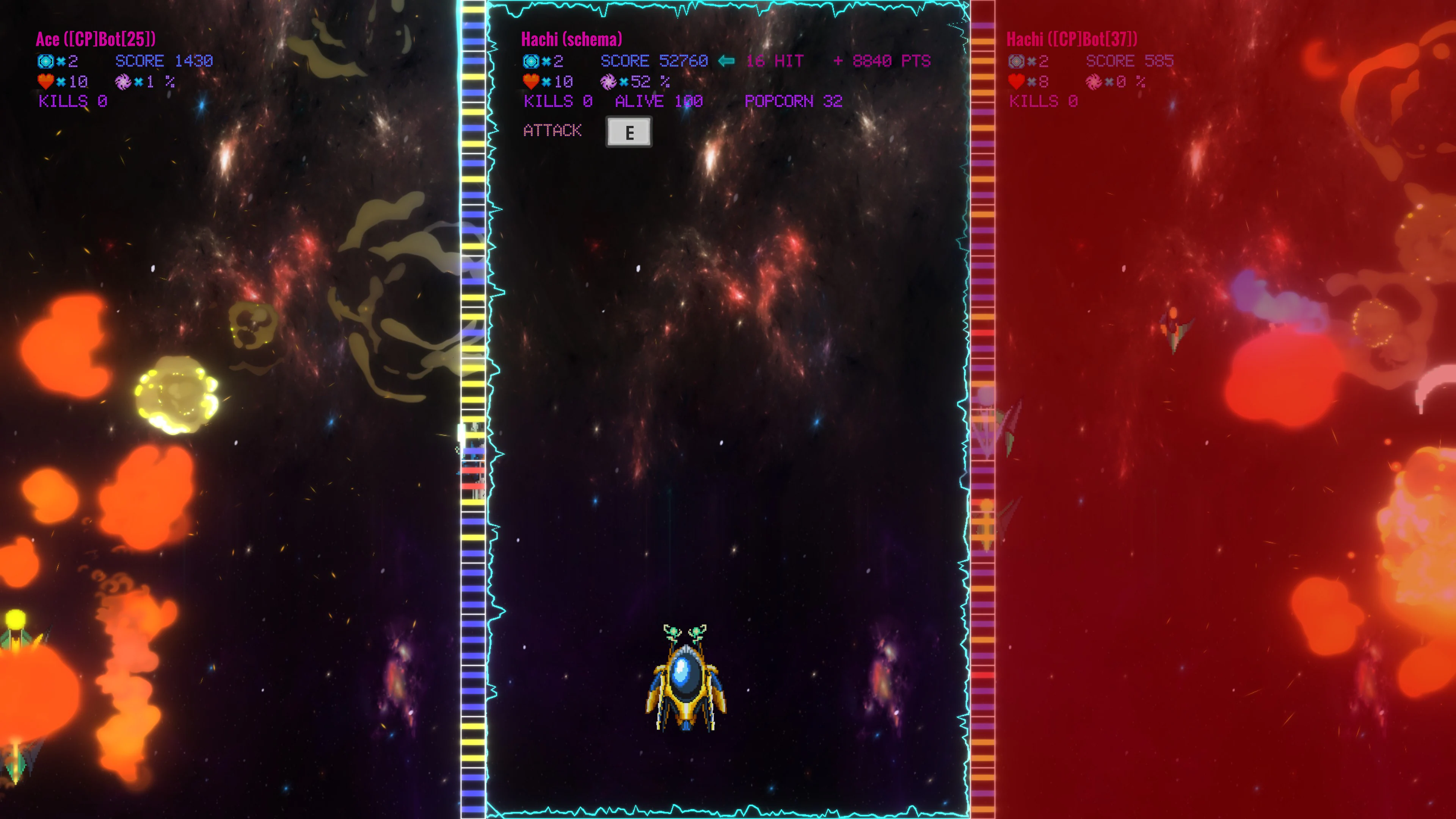This screenshot has height=819, width=1456.
Task: Toggle the E key ATTACK binding
Action: 629,132
